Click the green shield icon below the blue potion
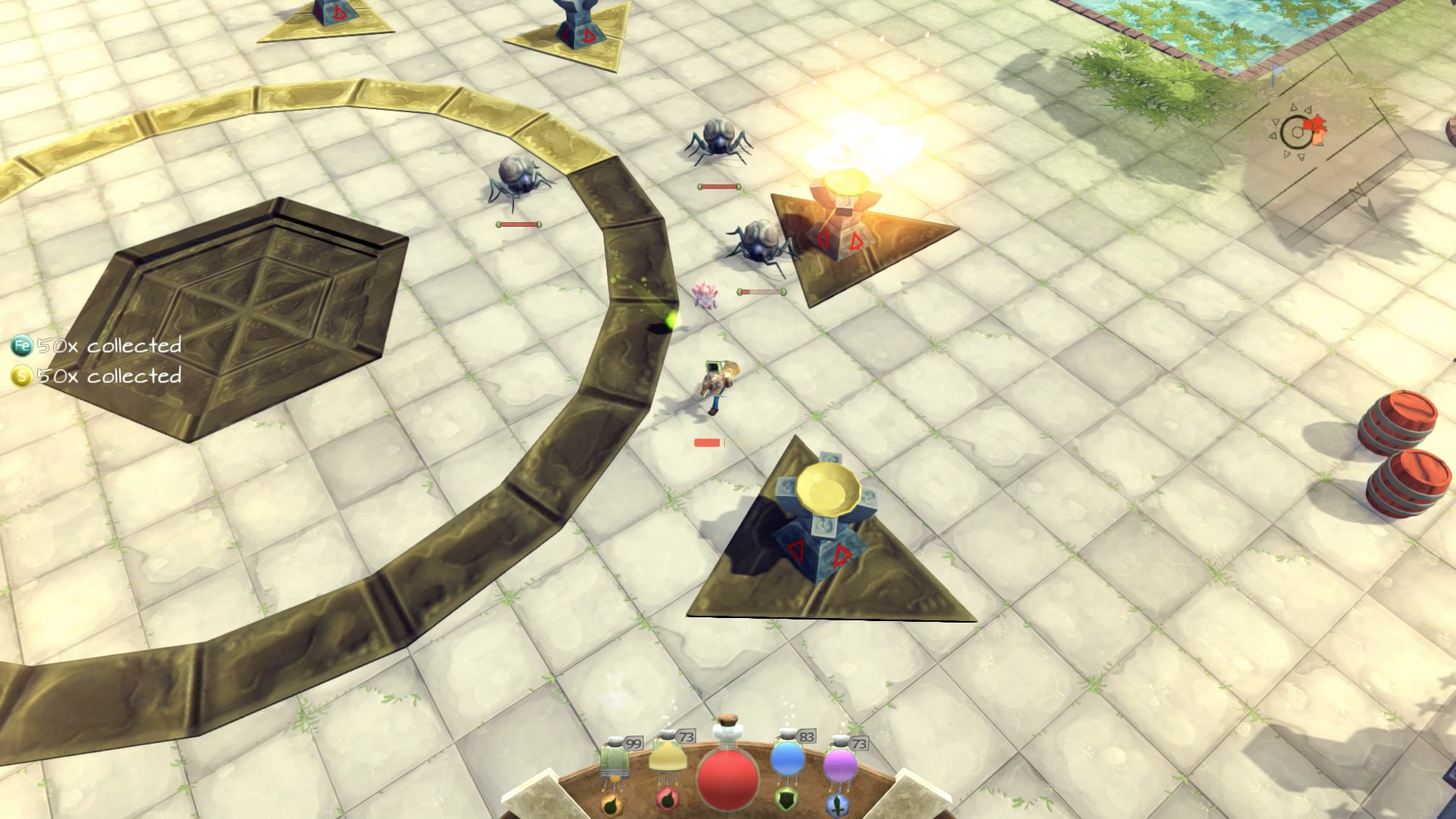The width and height of the screenshot is (1456, 819). (x=787, y=800)
